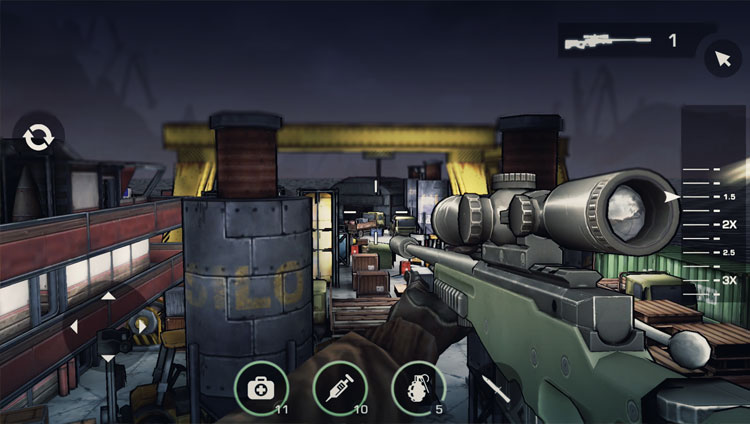The height and width of the screenshot is (424, 750).
Task: Tap the down arrow on movement pad
Action: [x=108, y=357]
